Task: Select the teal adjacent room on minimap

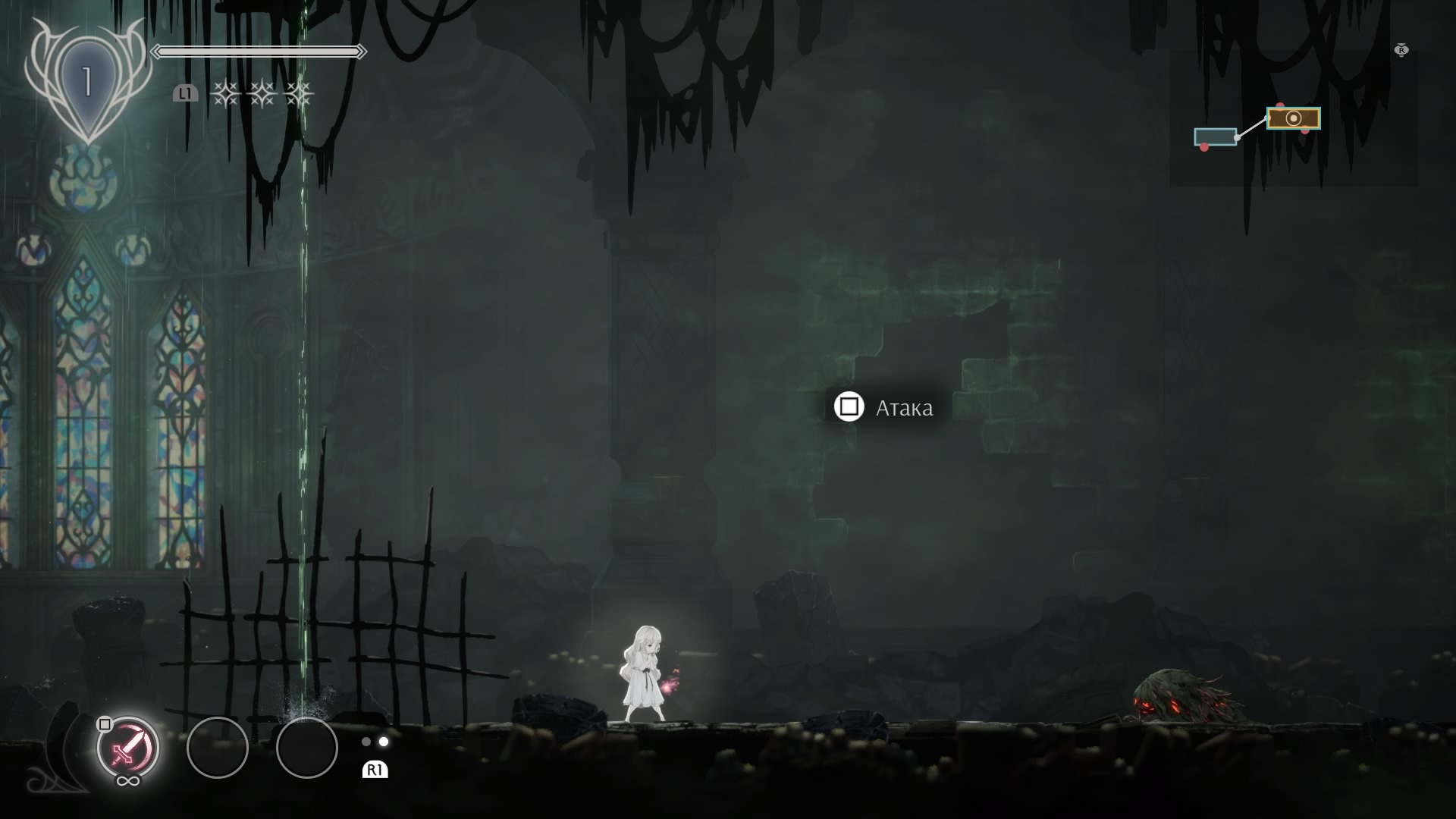Action: click(x=1215, y=136)
